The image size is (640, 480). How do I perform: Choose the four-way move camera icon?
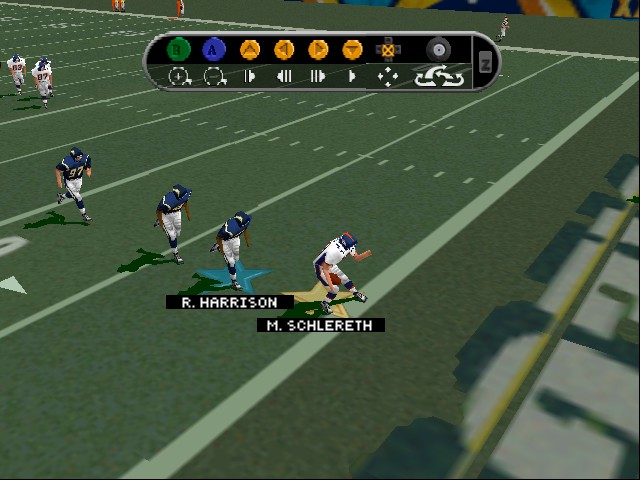[387, 76]
